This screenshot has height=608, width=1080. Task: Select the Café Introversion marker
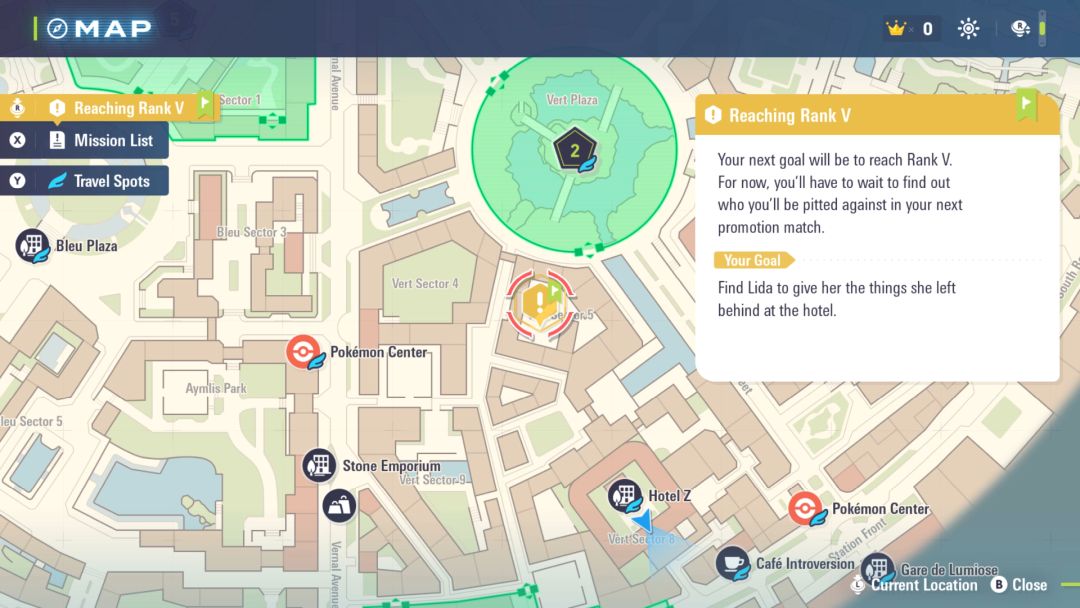coord(733,563)
